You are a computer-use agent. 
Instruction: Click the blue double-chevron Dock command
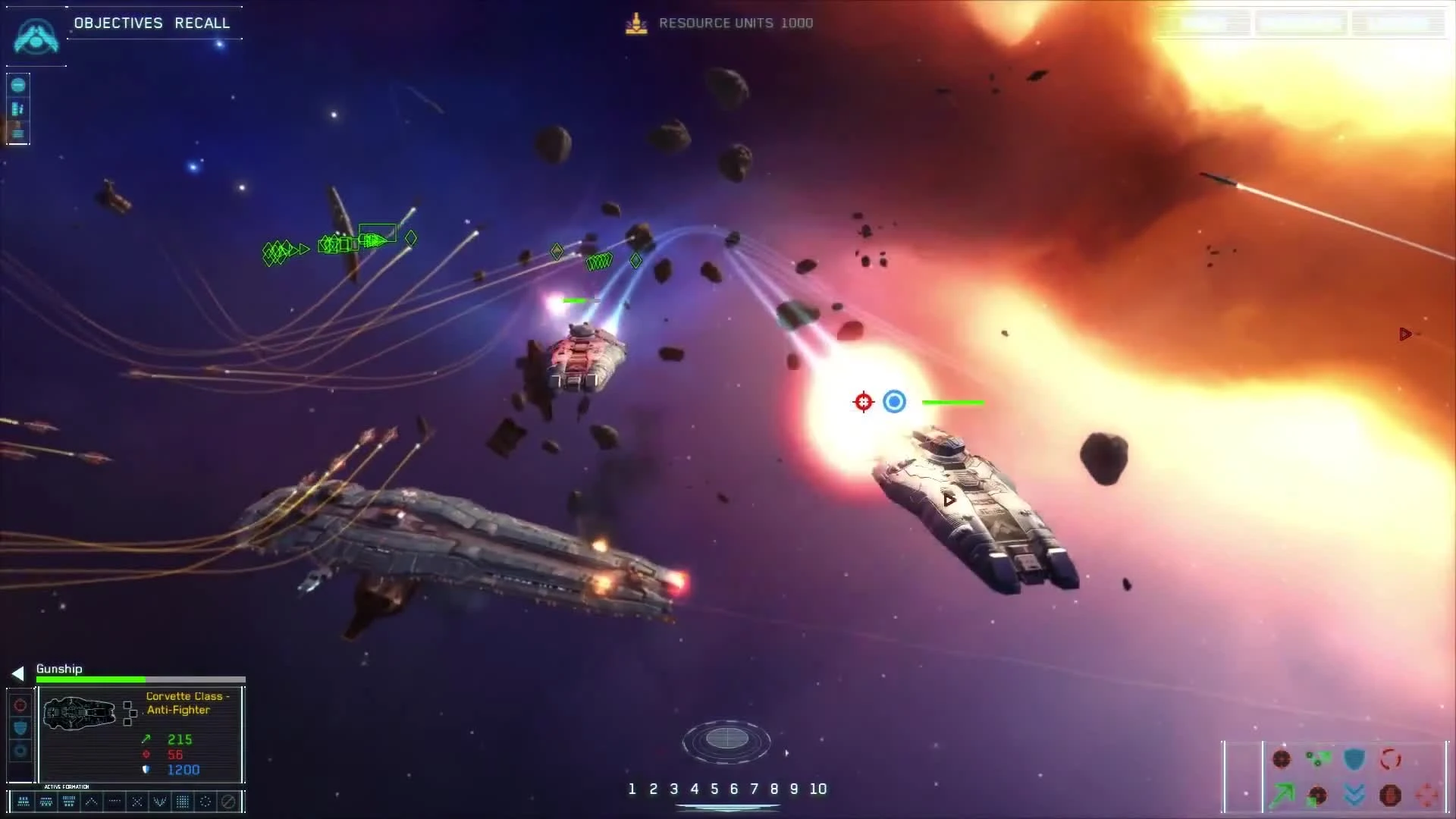click(1354, 796)
